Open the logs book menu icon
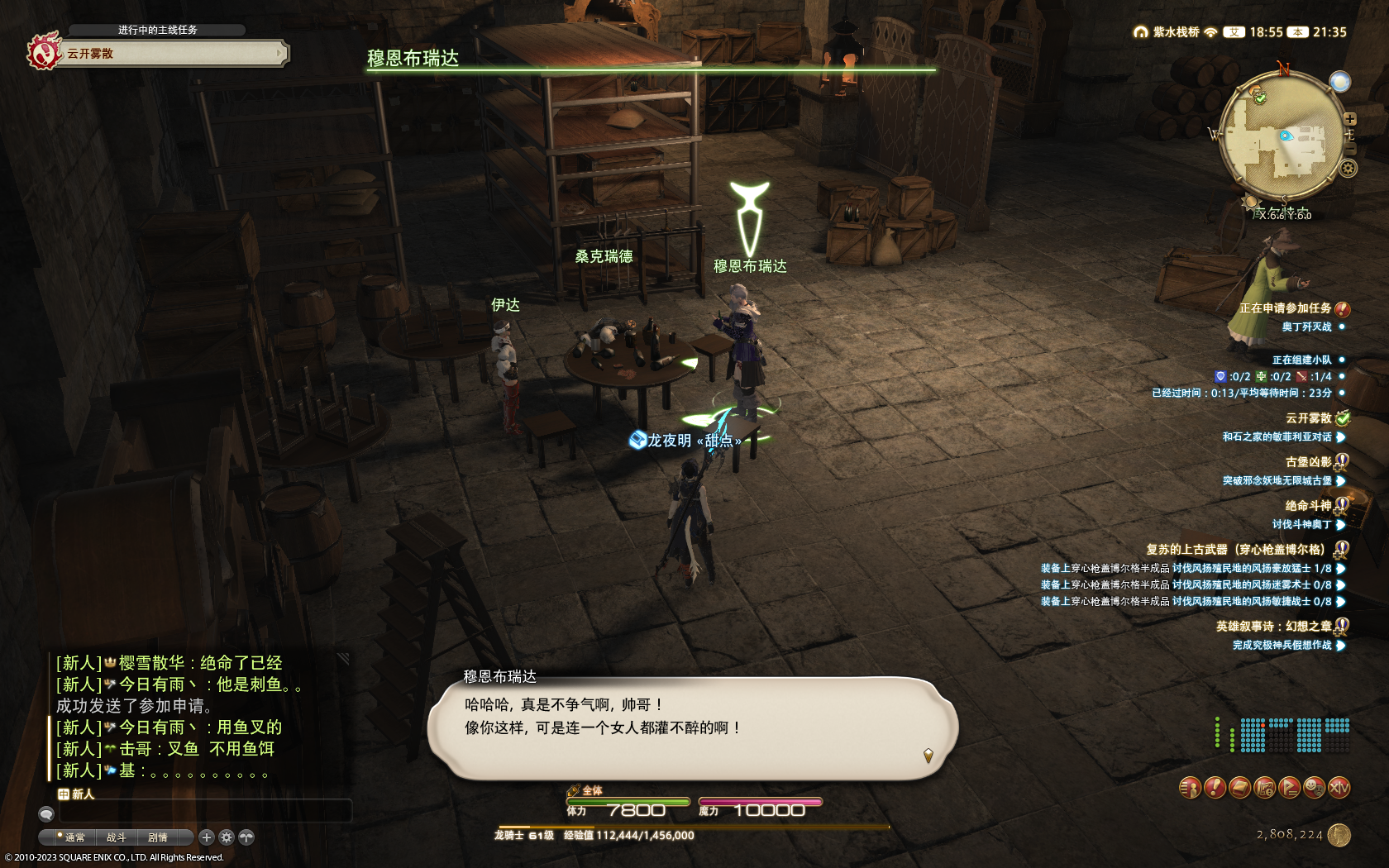Screen dimensions: 1389x868 coord(1239,788)
